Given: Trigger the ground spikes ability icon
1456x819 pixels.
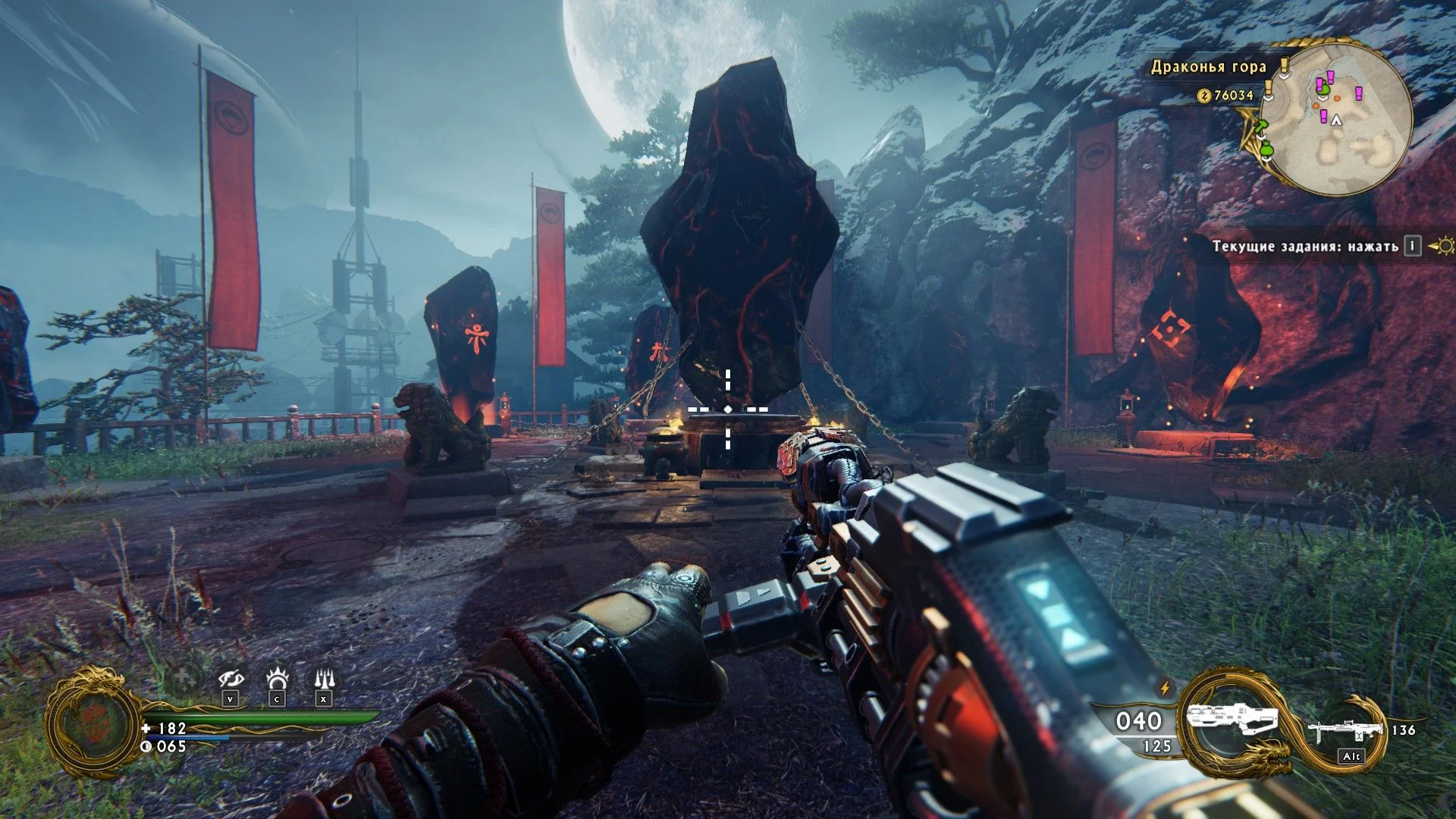Looking at the screenshot, I should 324,678.
